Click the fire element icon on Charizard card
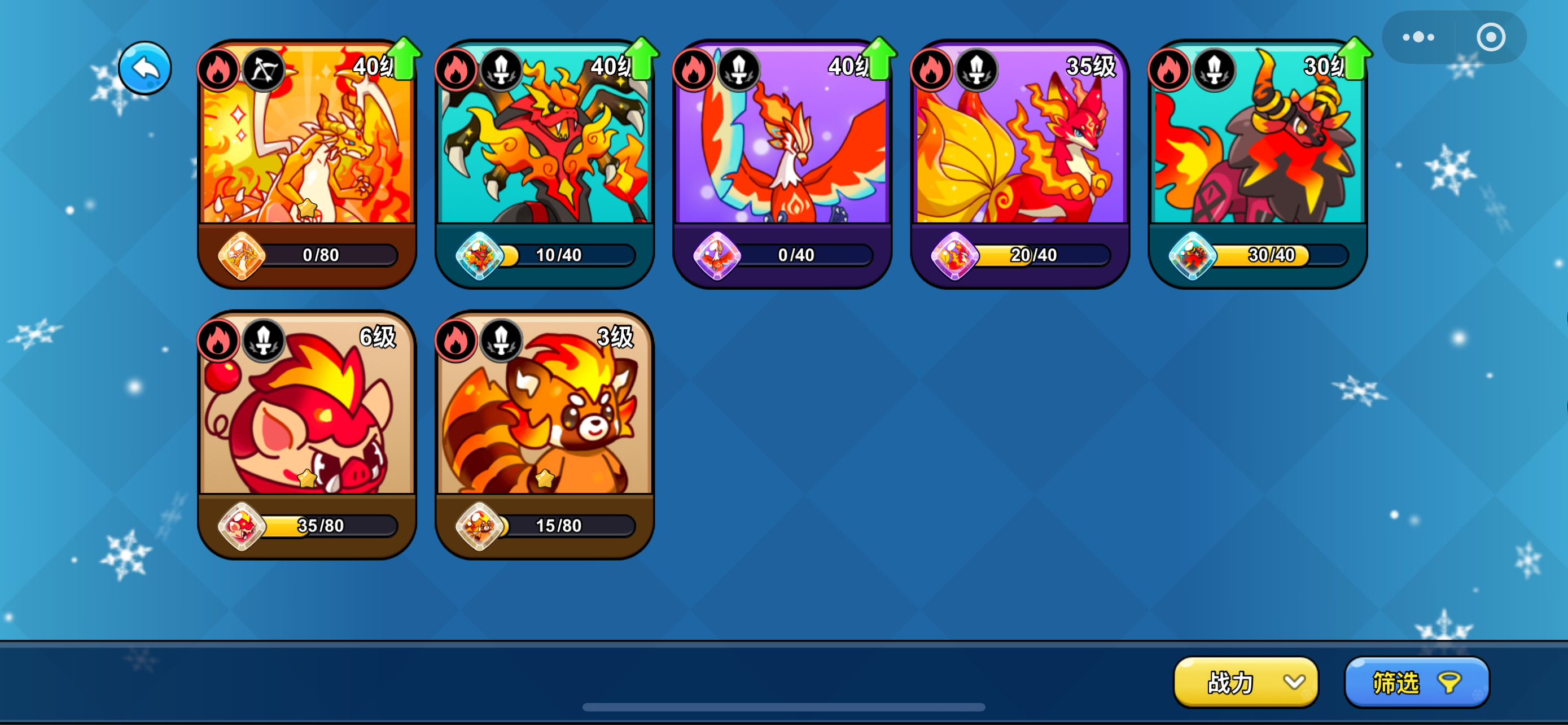Viewport: 1568px width, 725px height. point(220,69)
